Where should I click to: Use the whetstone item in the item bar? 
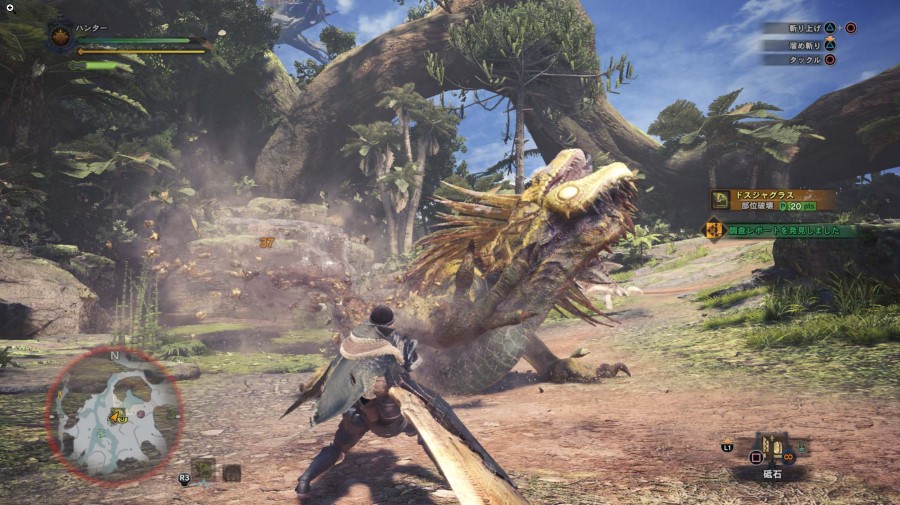point(771,449)
